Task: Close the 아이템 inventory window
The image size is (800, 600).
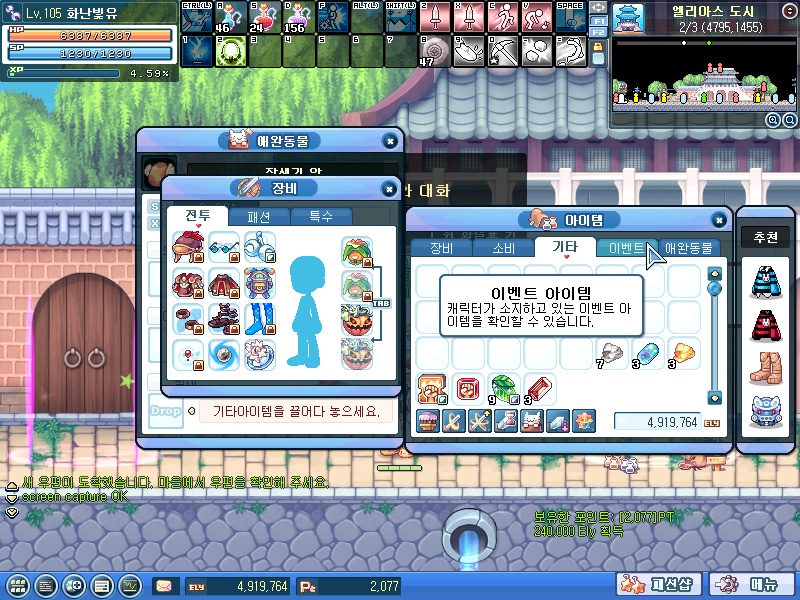Action: 718,221
